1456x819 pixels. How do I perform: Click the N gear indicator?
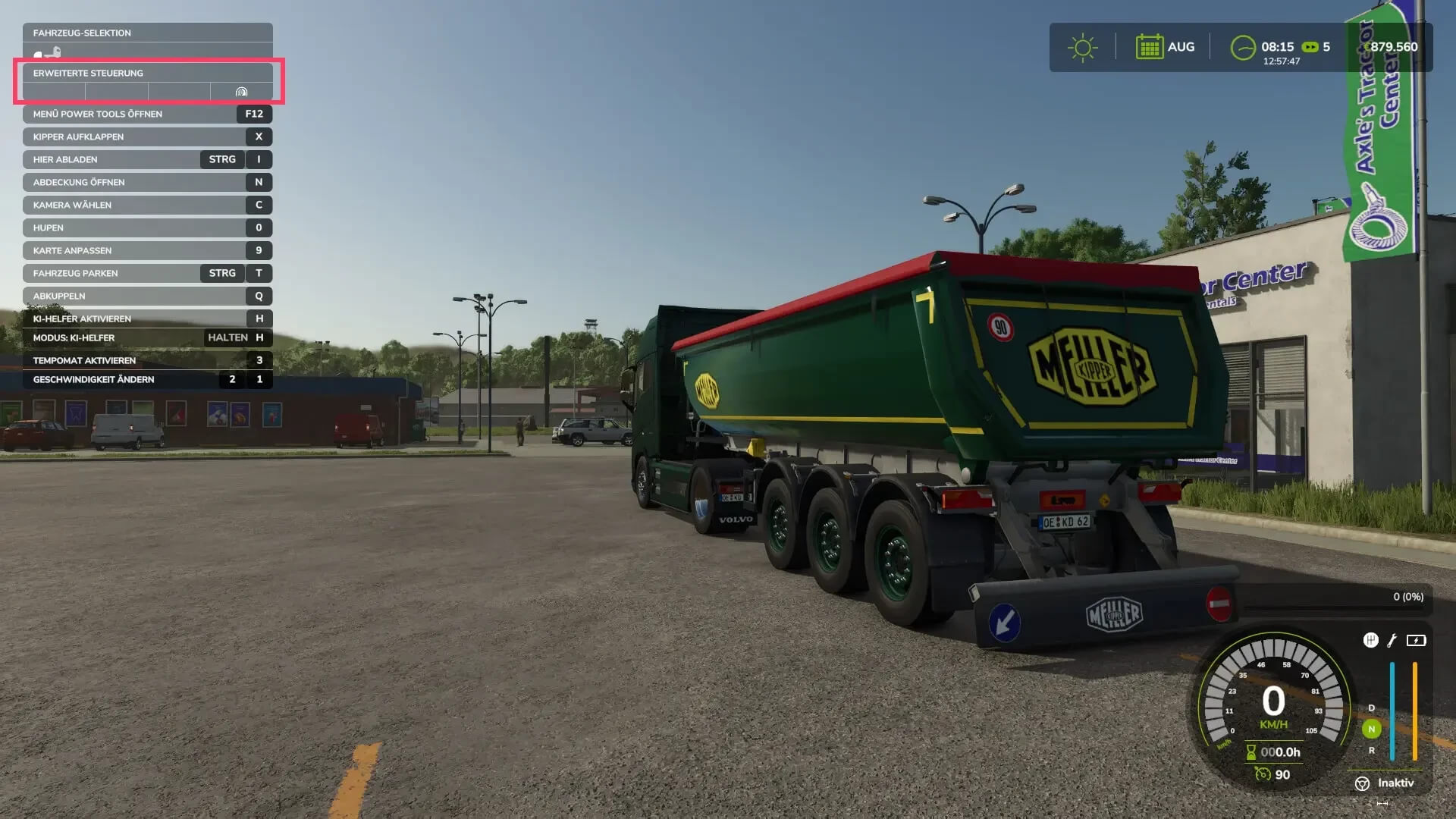click(1371, 729)
